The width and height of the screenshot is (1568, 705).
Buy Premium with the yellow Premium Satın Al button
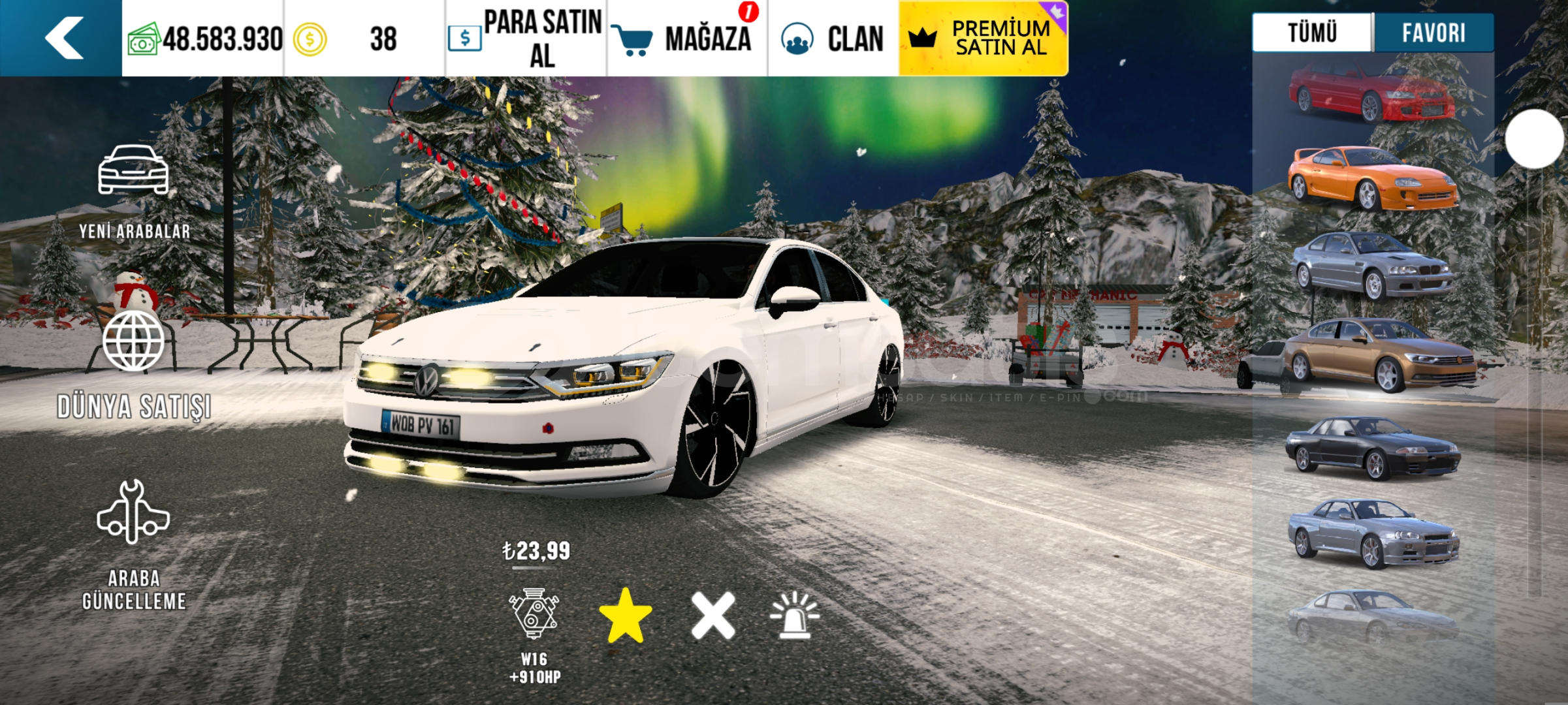(983, 39)
